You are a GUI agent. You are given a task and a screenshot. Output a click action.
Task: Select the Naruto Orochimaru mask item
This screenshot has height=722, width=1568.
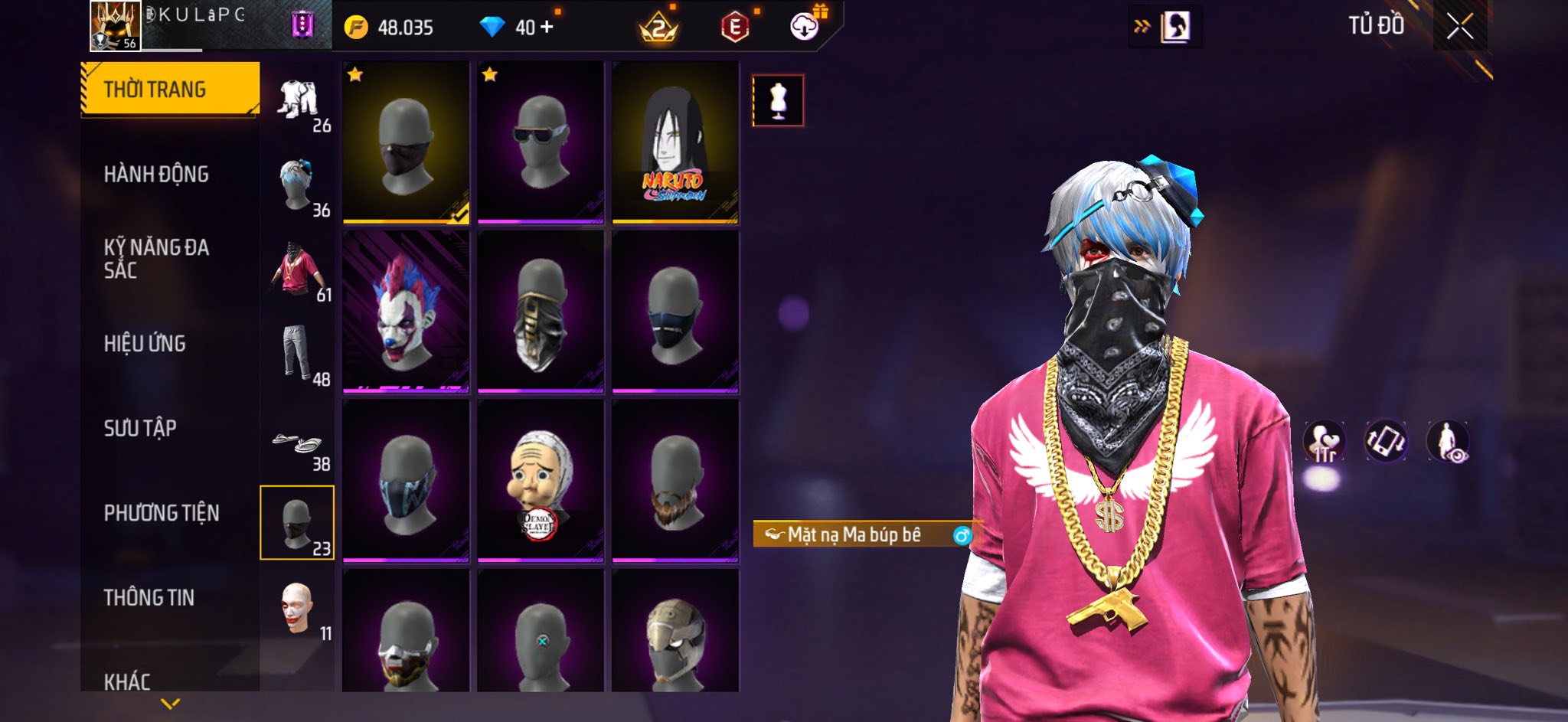click(675, 142)
